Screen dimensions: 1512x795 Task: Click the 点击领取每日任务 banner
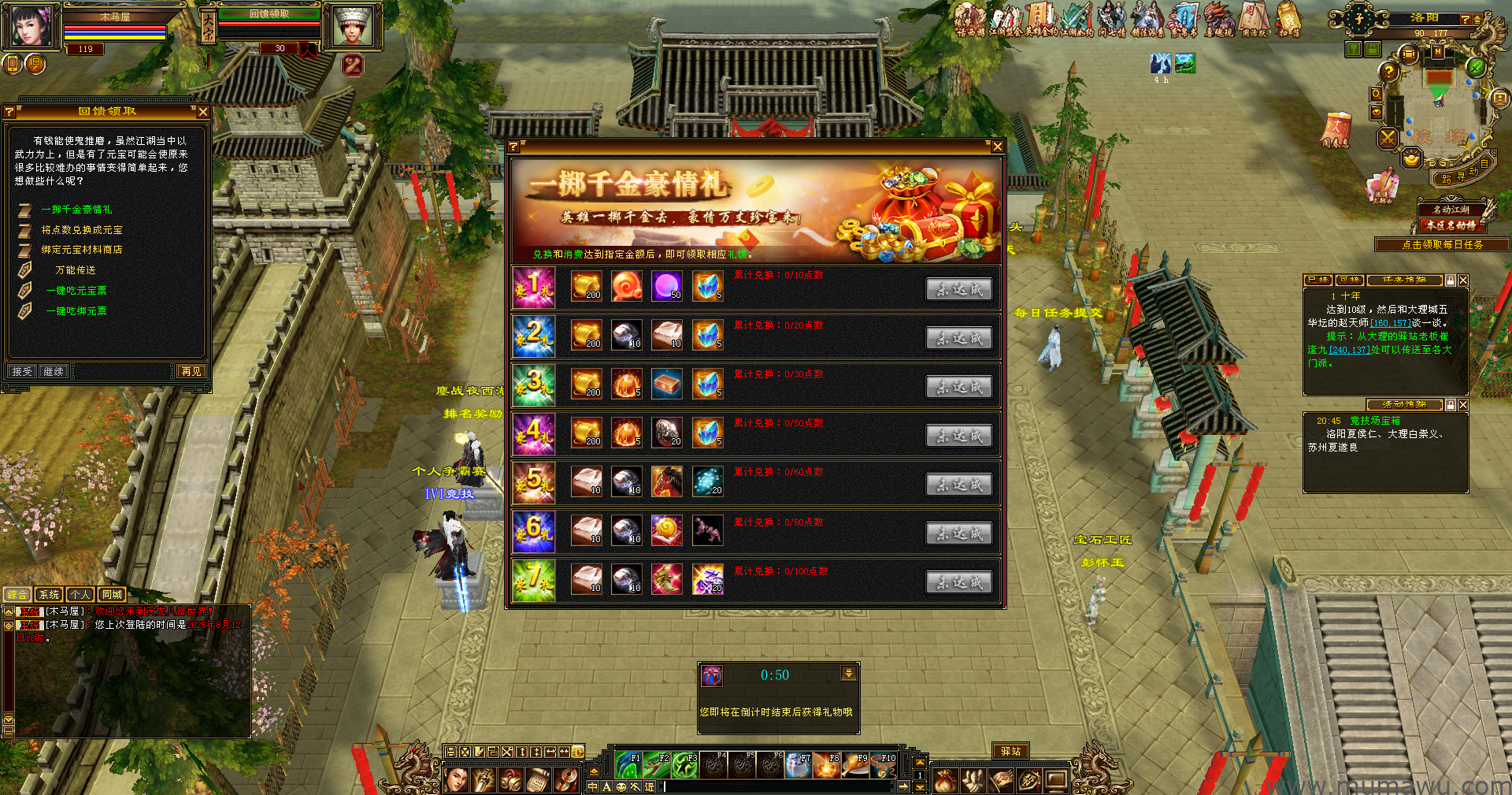coord(1442,245)
